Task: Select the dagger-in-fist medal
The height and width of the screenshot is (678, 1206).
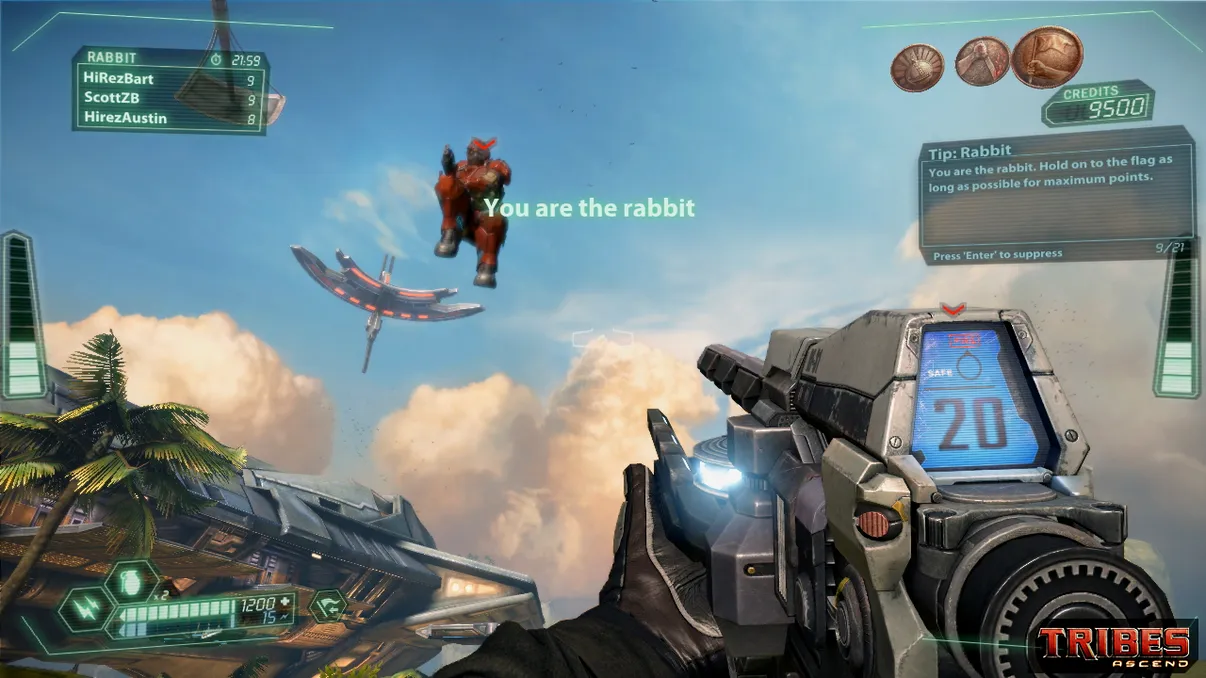Action: click(x=981, y=62)
